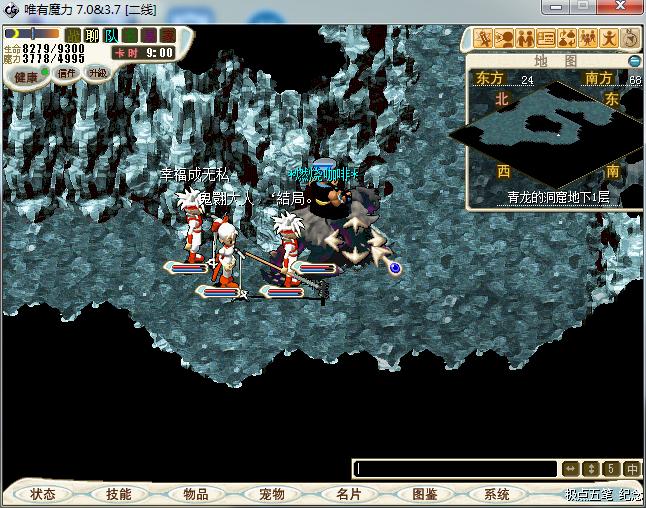Click the minimap of the cave

[545, 128]
